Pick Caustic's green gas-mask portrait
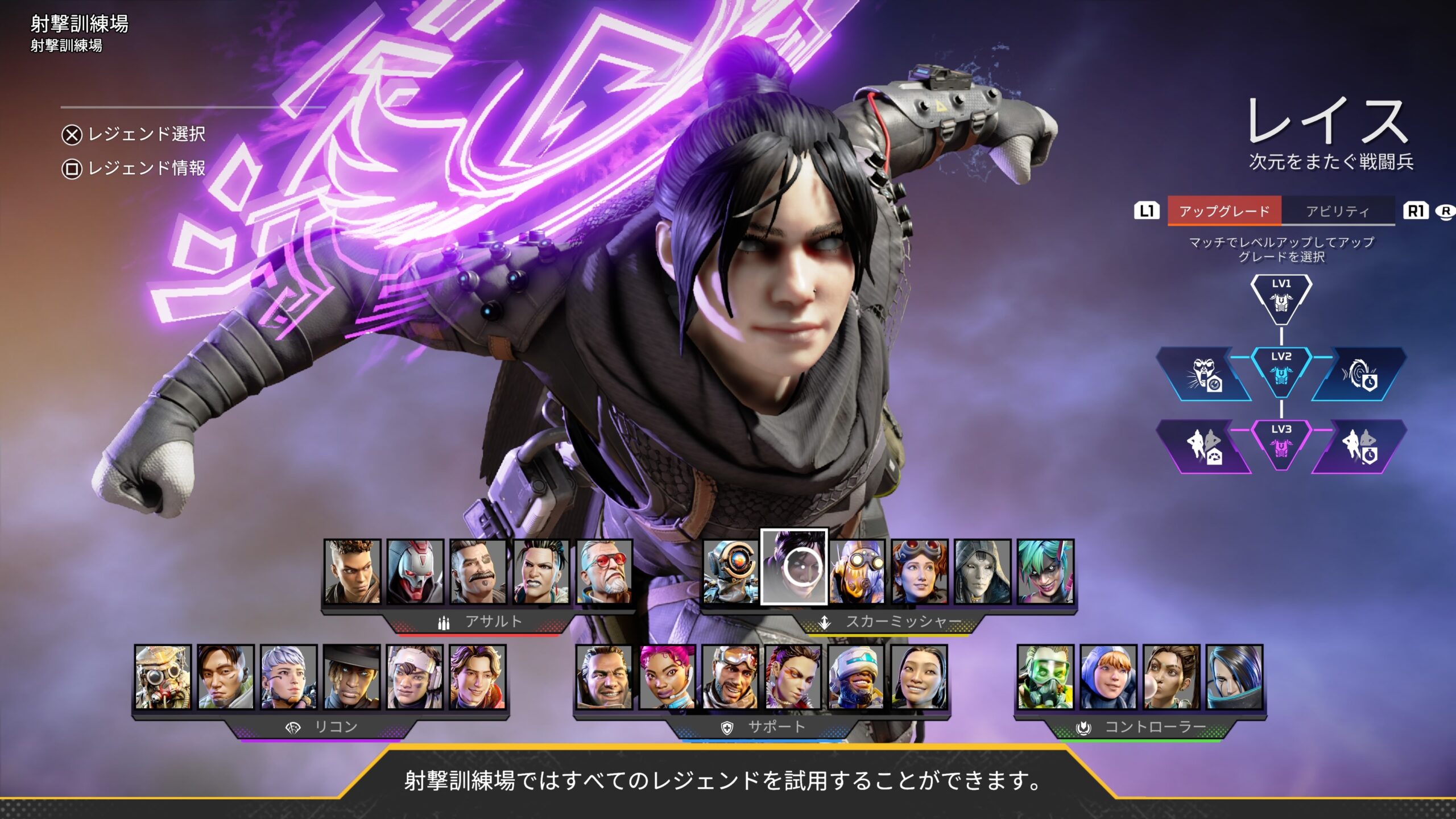Image resolution: width=1456 pixels, height=819 pixels. [1045, 677]
